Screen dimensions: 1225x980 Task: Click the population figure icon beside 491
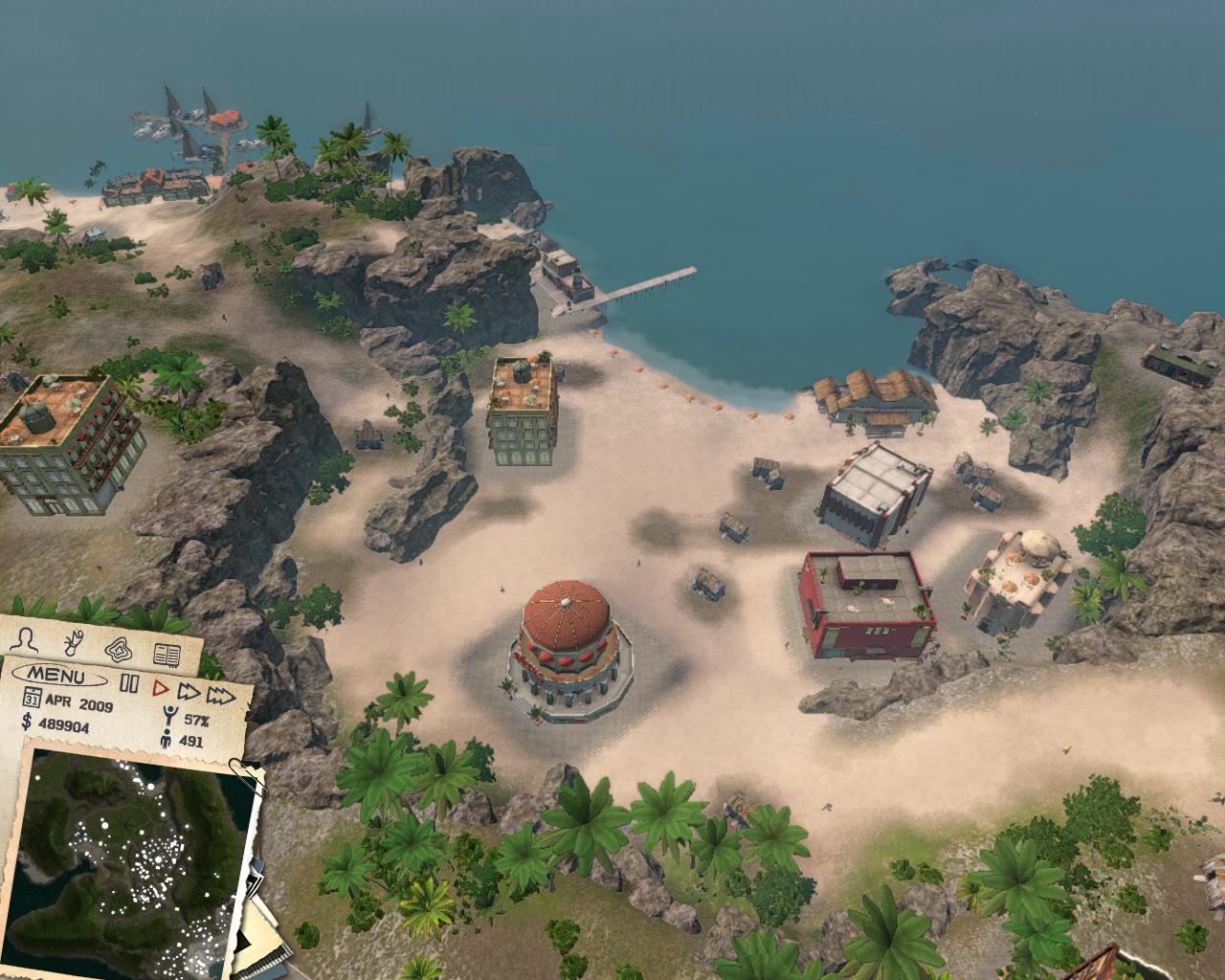pyautogui.click(x=167, y=739)
